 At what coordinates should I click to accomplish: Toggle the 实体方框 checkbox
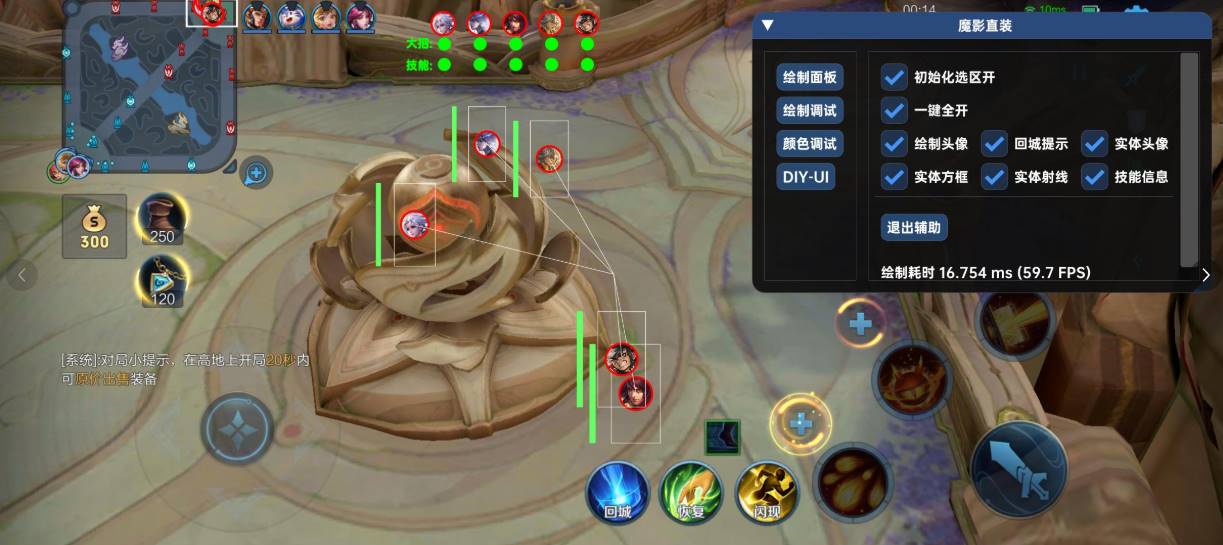pyautogui.click(x=894, y=177)
